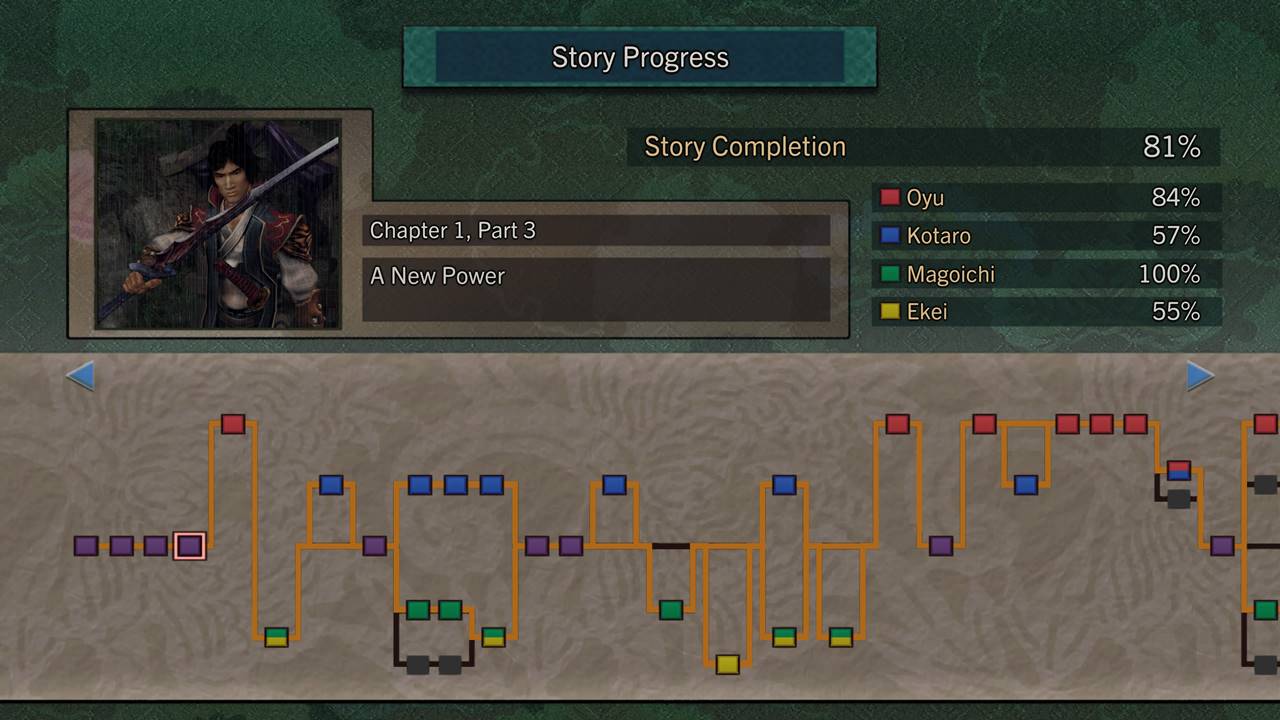This screenshot has height=720, width=1280.
Task: Select the Ekei legend entry
Action: [x=1047, y=312]
